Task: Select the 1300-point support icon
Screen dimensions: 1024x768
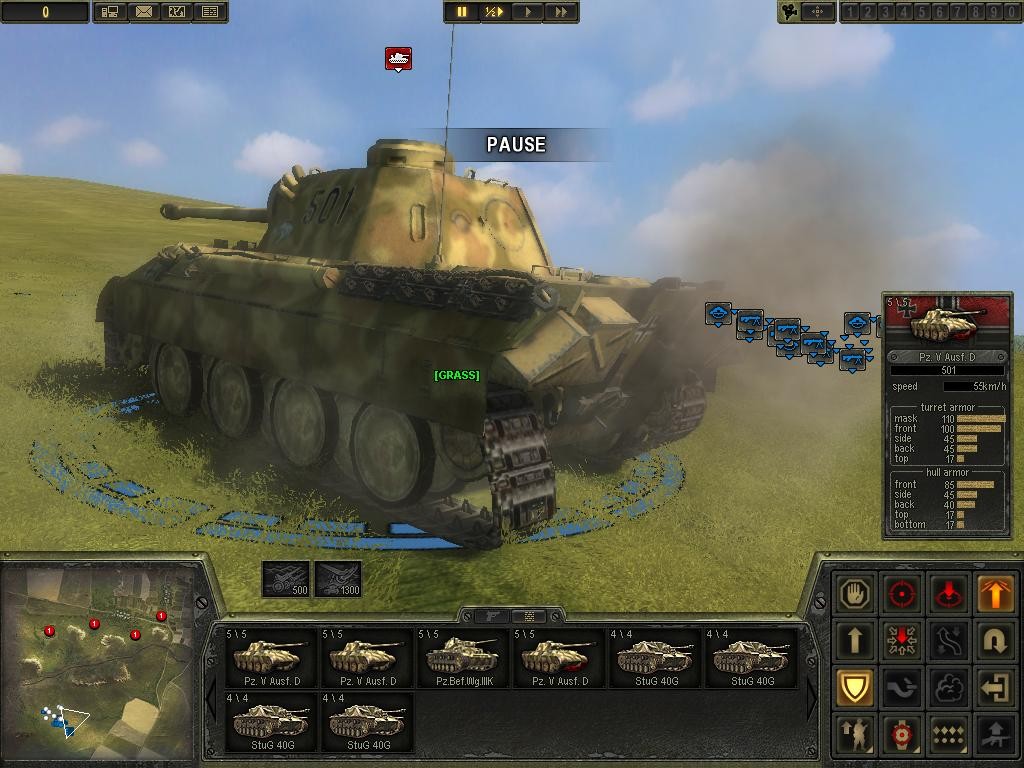Action: click(338, 579)
